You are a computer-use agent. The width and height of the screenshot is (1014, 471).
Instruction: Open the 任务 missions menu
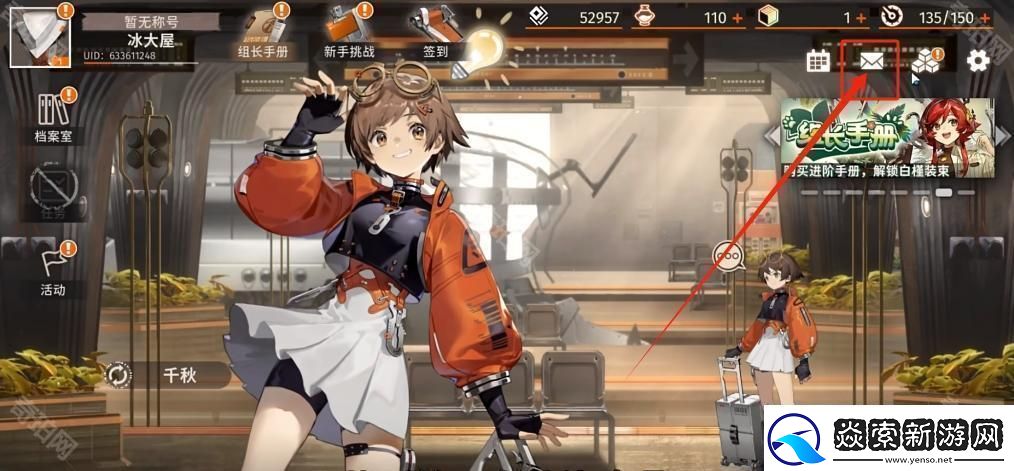53,193
